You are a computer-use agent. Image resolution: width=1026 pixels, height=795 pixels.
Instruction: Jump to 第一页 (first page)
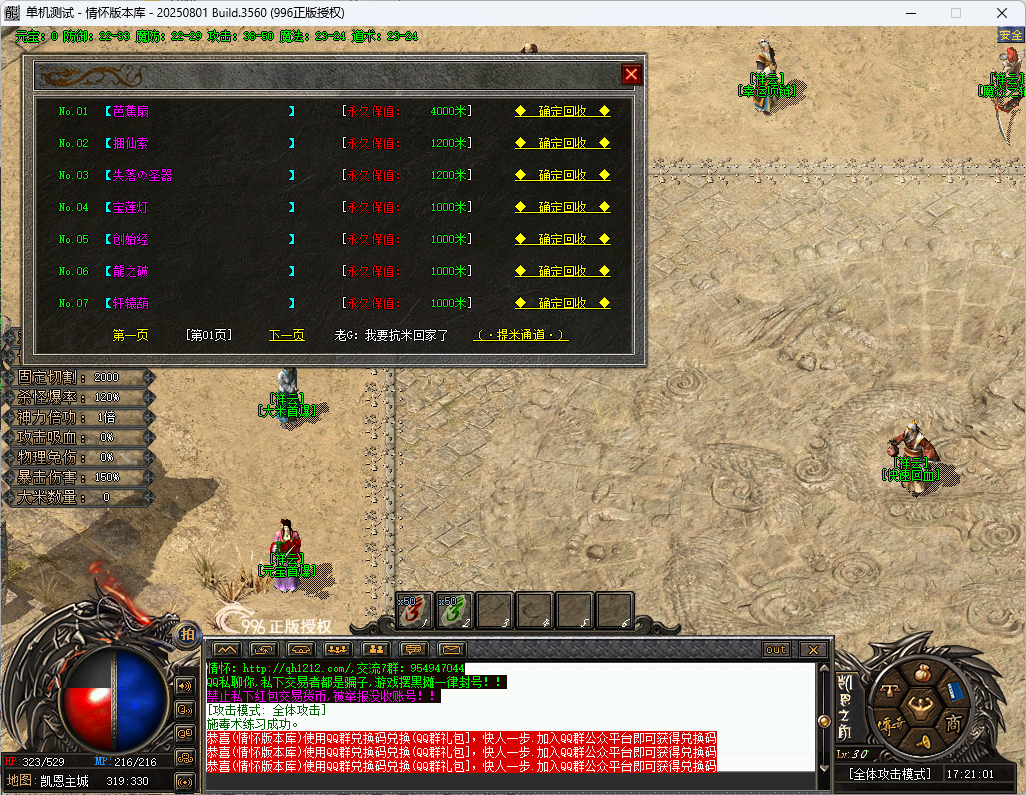130,335
